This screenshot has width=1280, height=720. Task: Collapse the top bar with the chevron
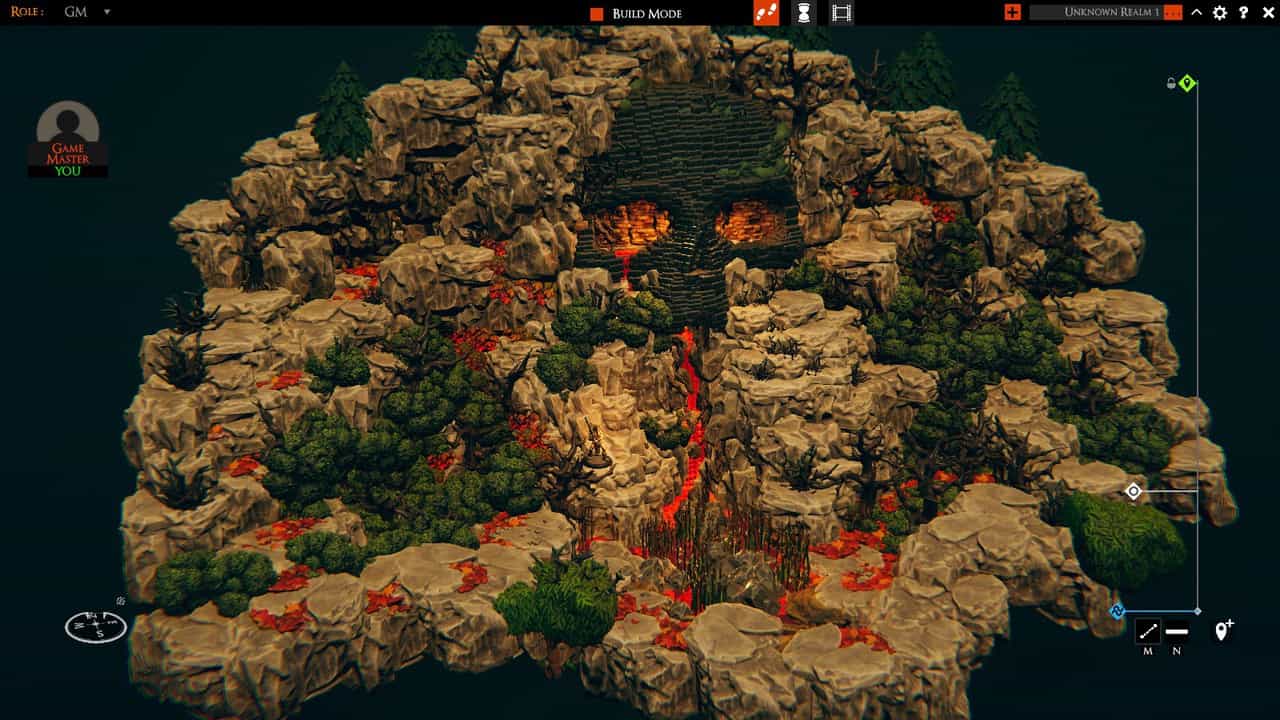pos(1196,13)
